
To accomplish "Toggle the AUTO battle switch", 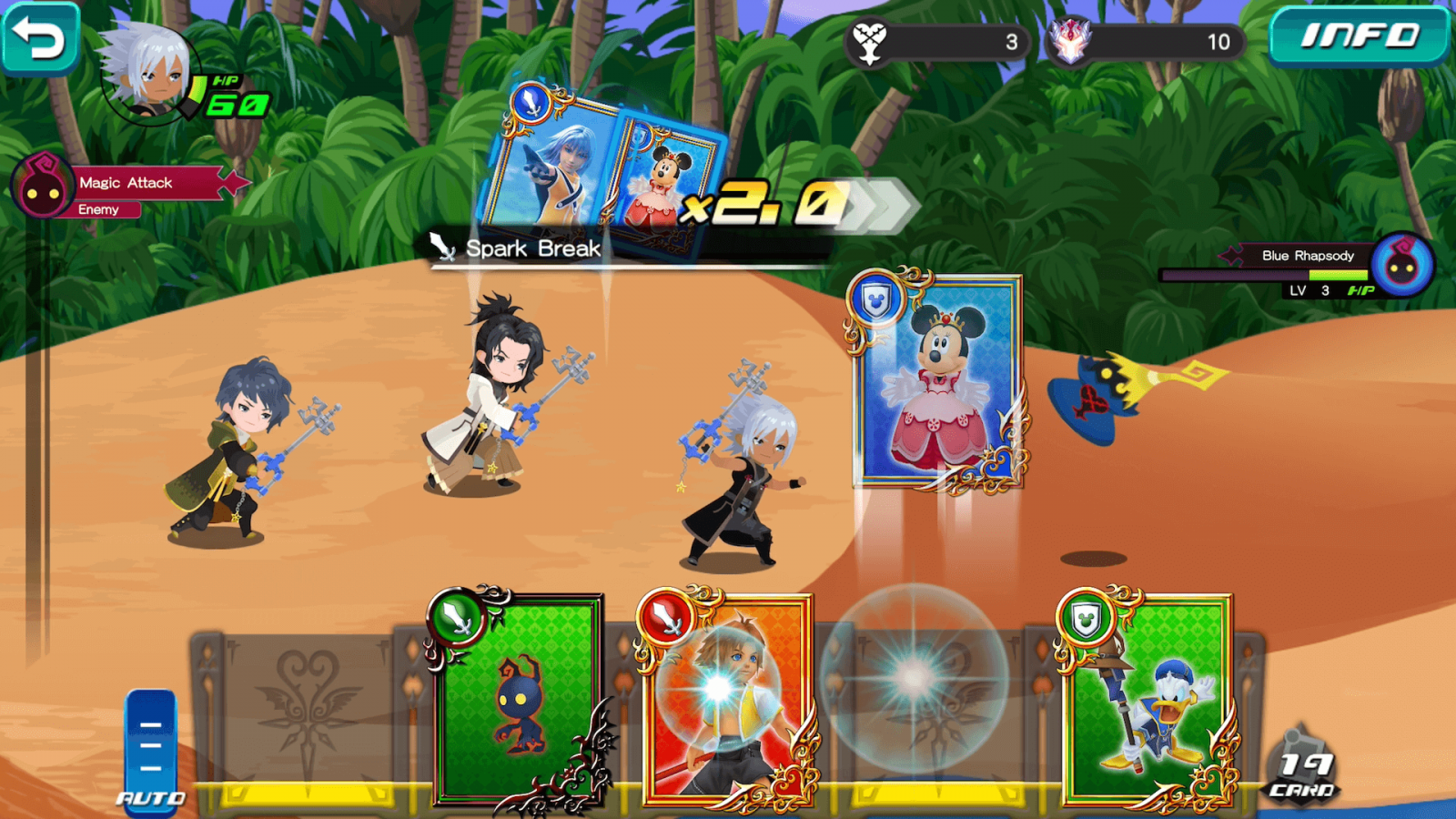I will pyautogui.click(x=151, y=751).
